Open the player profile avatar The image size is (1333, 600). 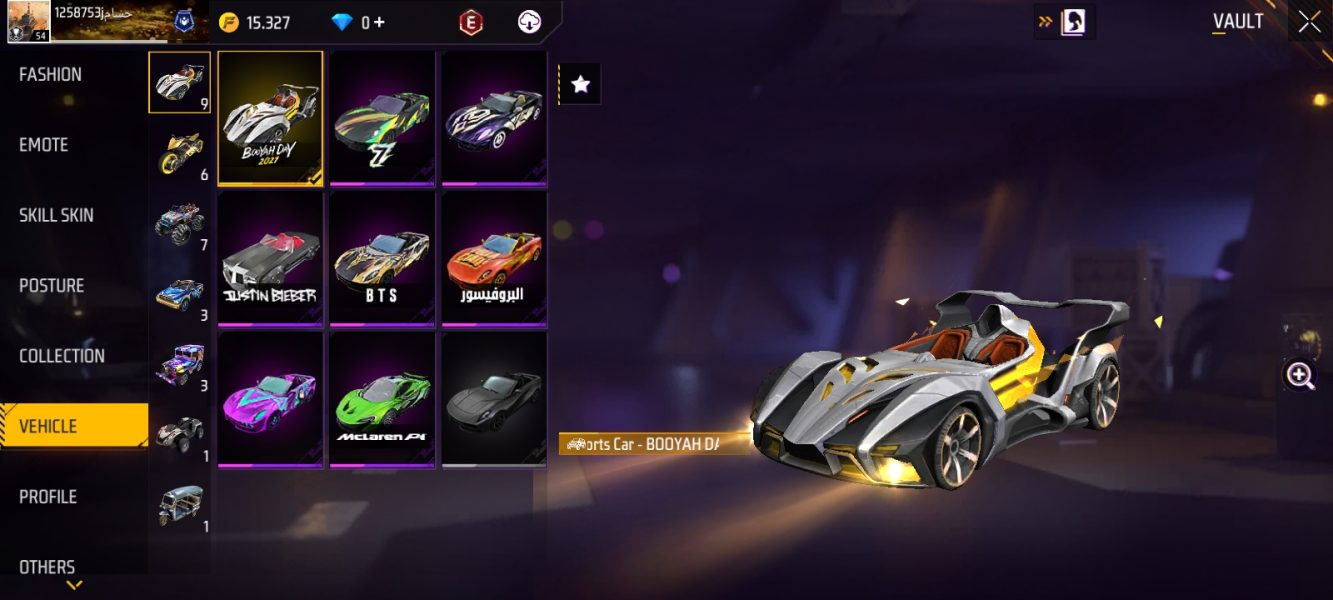tap(27, 20)
